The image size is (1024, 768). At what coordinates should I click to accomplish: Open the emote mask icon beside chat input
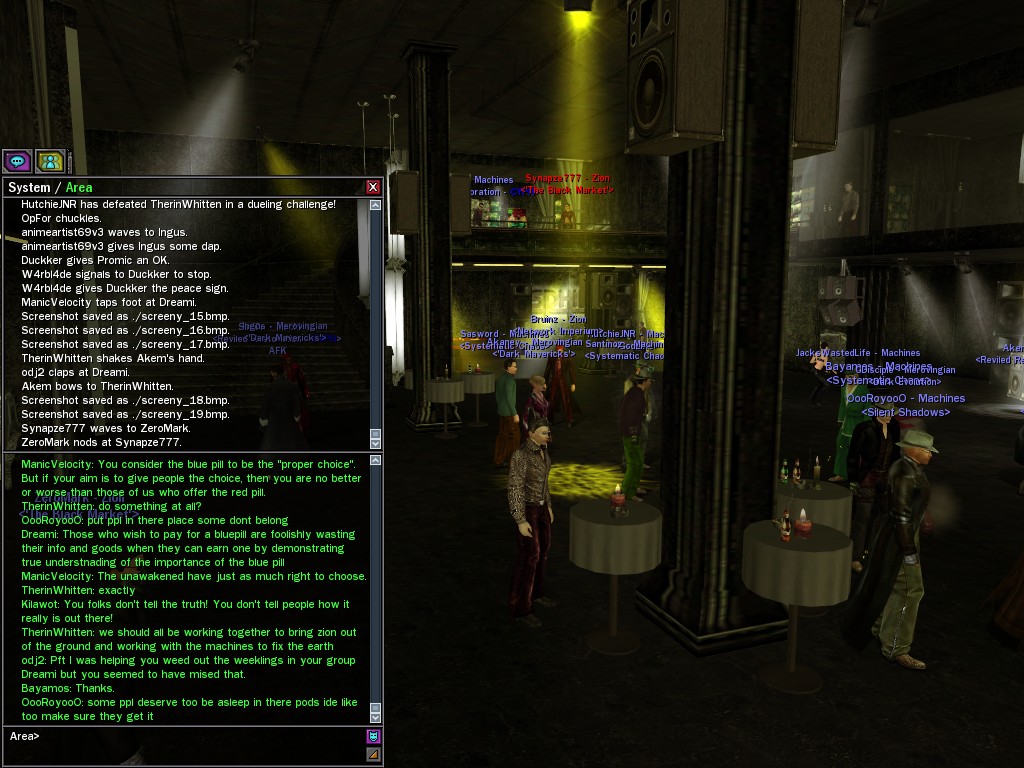373,737
